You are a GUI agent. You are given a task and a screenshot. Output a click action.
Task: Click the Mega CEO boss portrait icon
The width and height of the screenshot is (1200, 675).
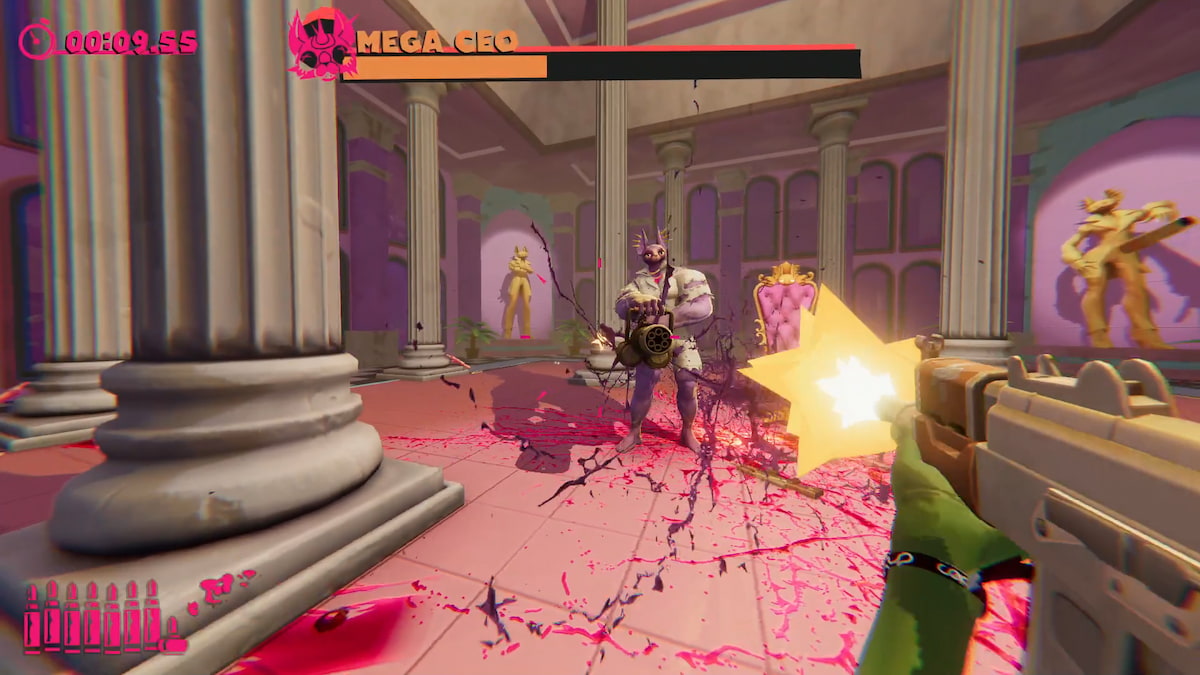point(322,44)
